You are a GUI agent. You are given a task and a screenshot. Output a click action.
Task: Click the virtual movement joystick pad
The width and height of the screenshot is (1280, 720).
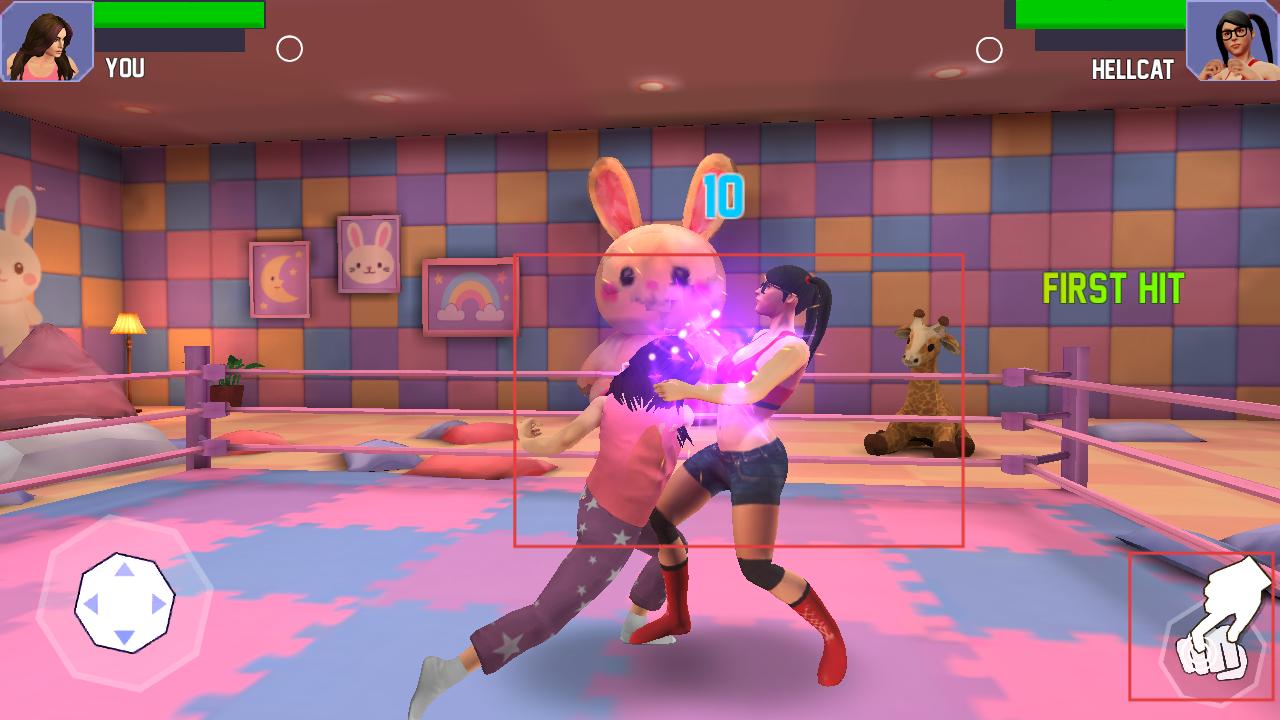click(x=124, y=603)
